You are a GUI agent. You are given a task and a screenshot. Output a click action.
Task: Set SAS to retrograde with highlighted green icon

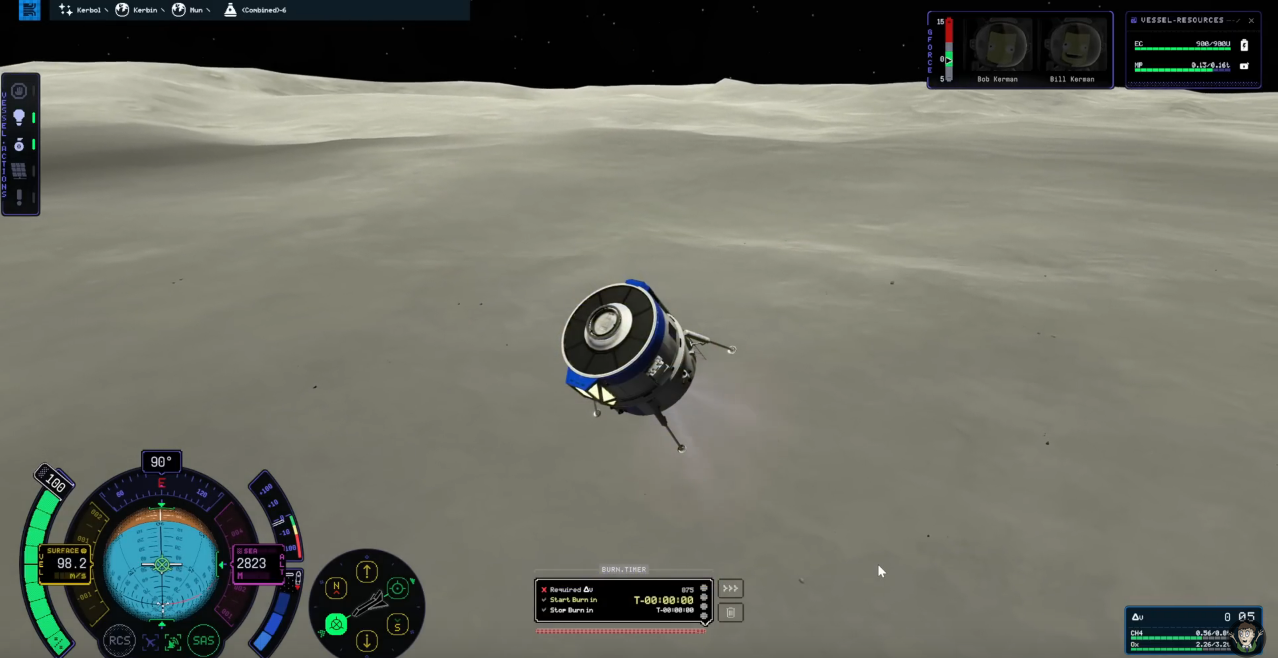coord(337,625)
